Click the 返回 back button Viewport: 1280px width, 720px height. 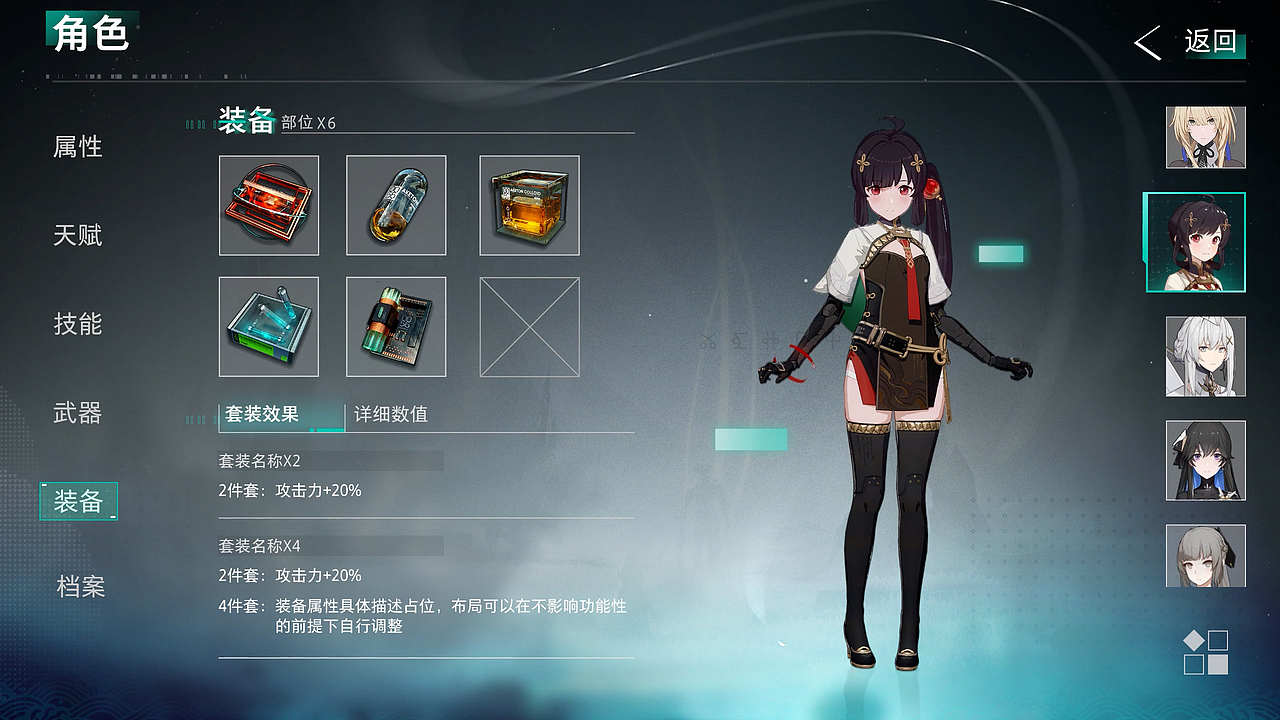coord(1213,43)
